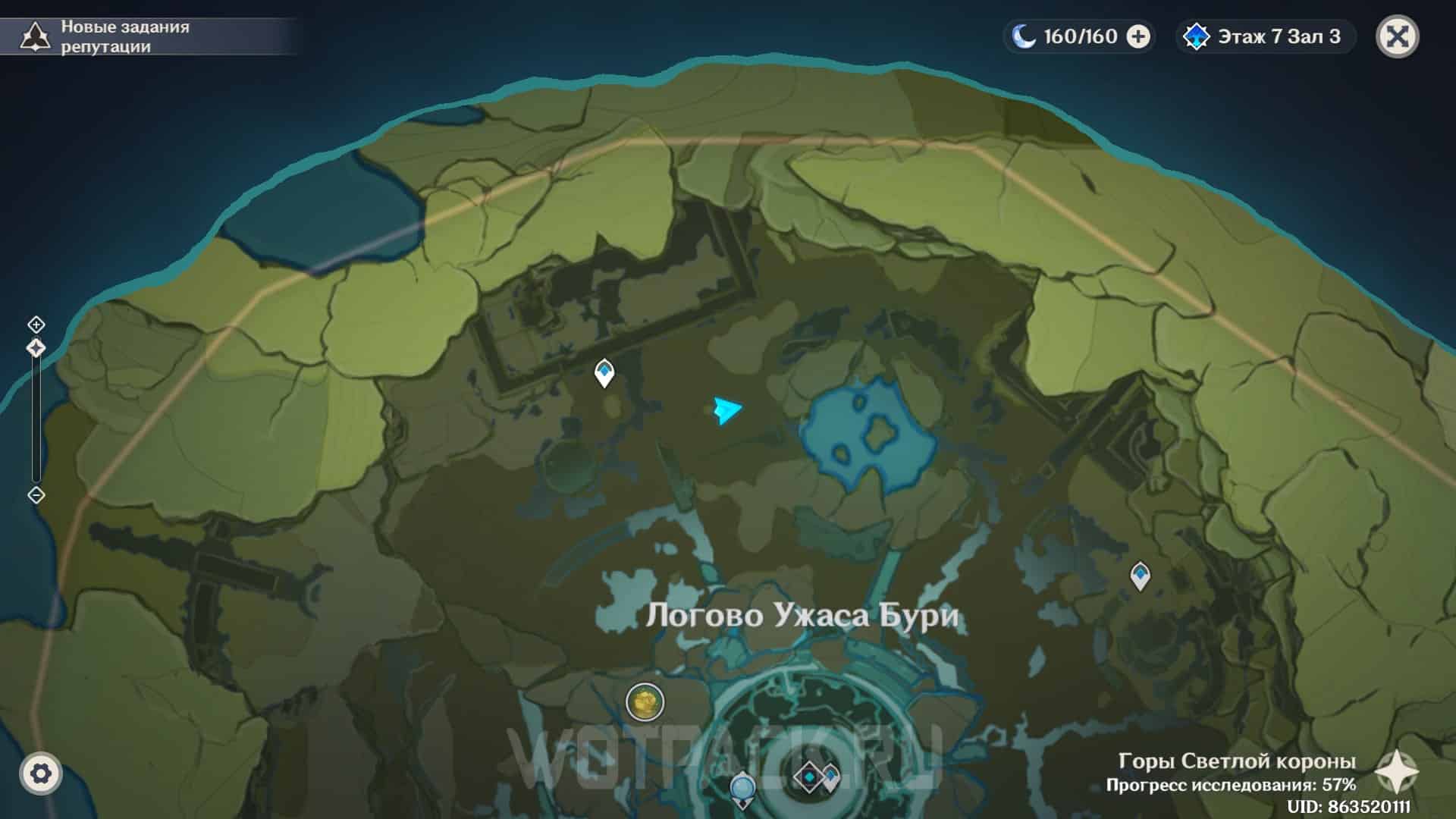
Task: Zoom in the map with the plus control
Action: tap(36, 325)
